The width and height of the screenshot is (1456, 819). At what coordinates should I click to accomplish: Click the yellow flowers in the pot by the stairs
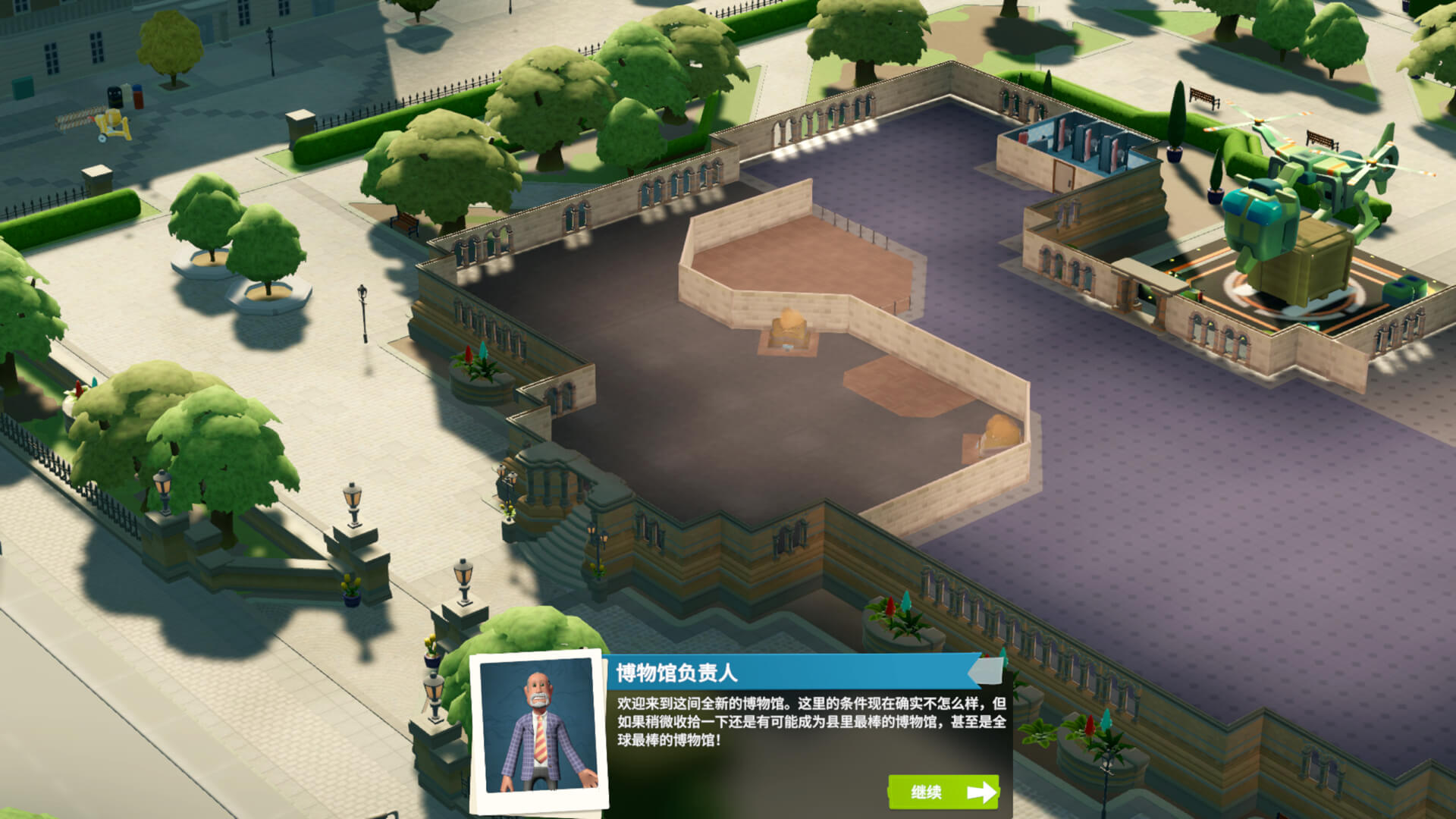coord(351,588)
